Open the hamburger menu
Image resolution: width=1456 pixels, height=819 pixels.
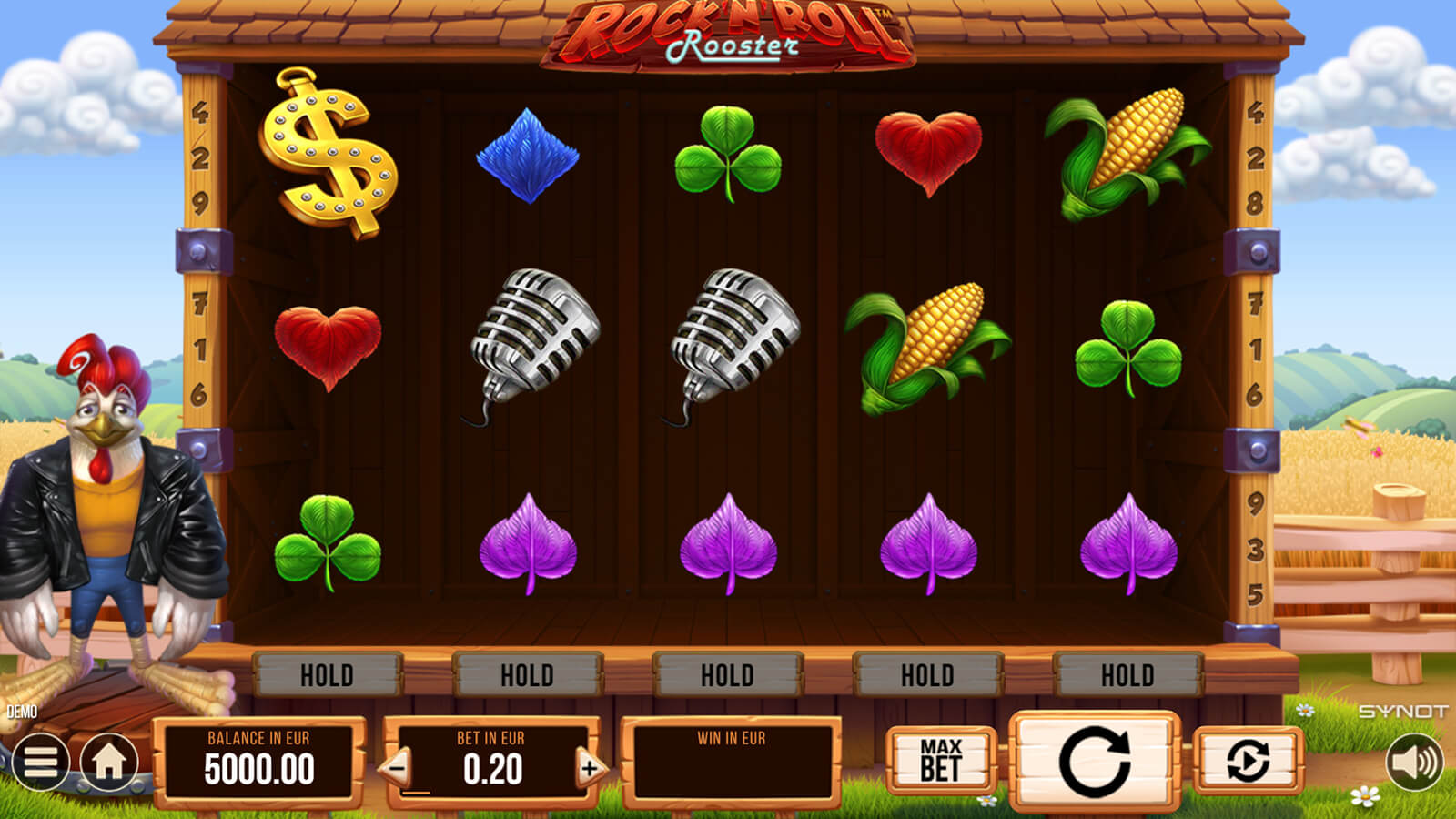coord(39,761)
